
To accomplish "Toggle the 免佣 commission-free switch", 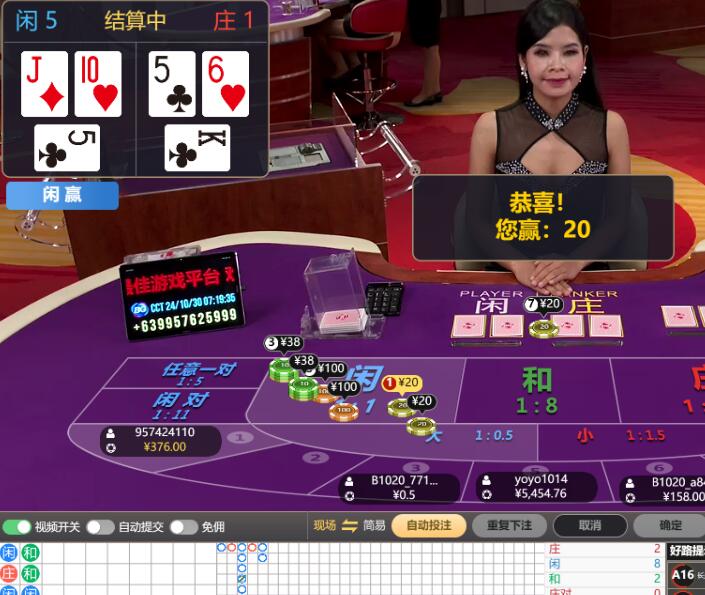I will pos(183,526).
